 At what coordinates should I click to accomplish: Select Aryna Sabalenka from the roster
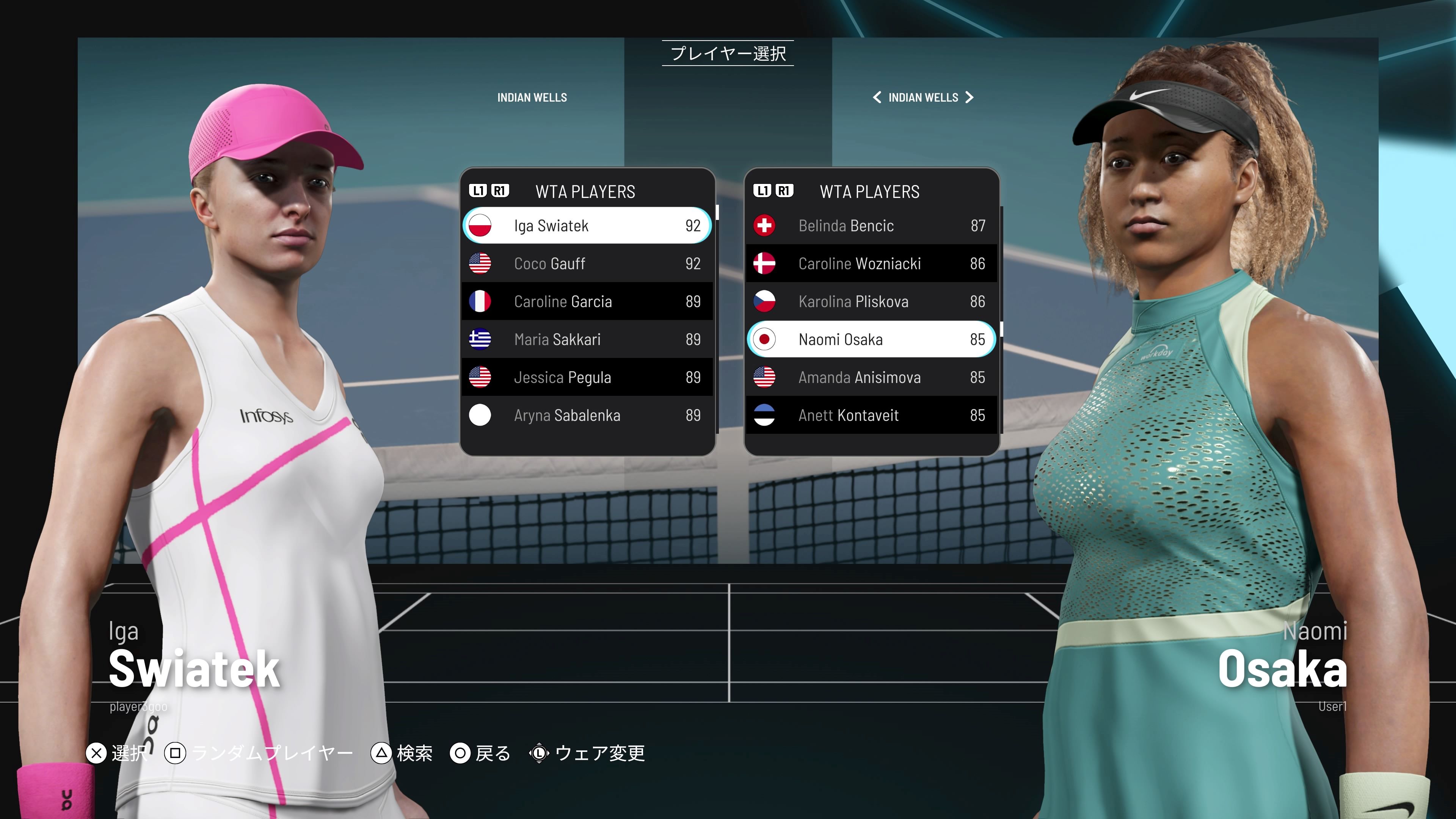[x=587, y=415]
